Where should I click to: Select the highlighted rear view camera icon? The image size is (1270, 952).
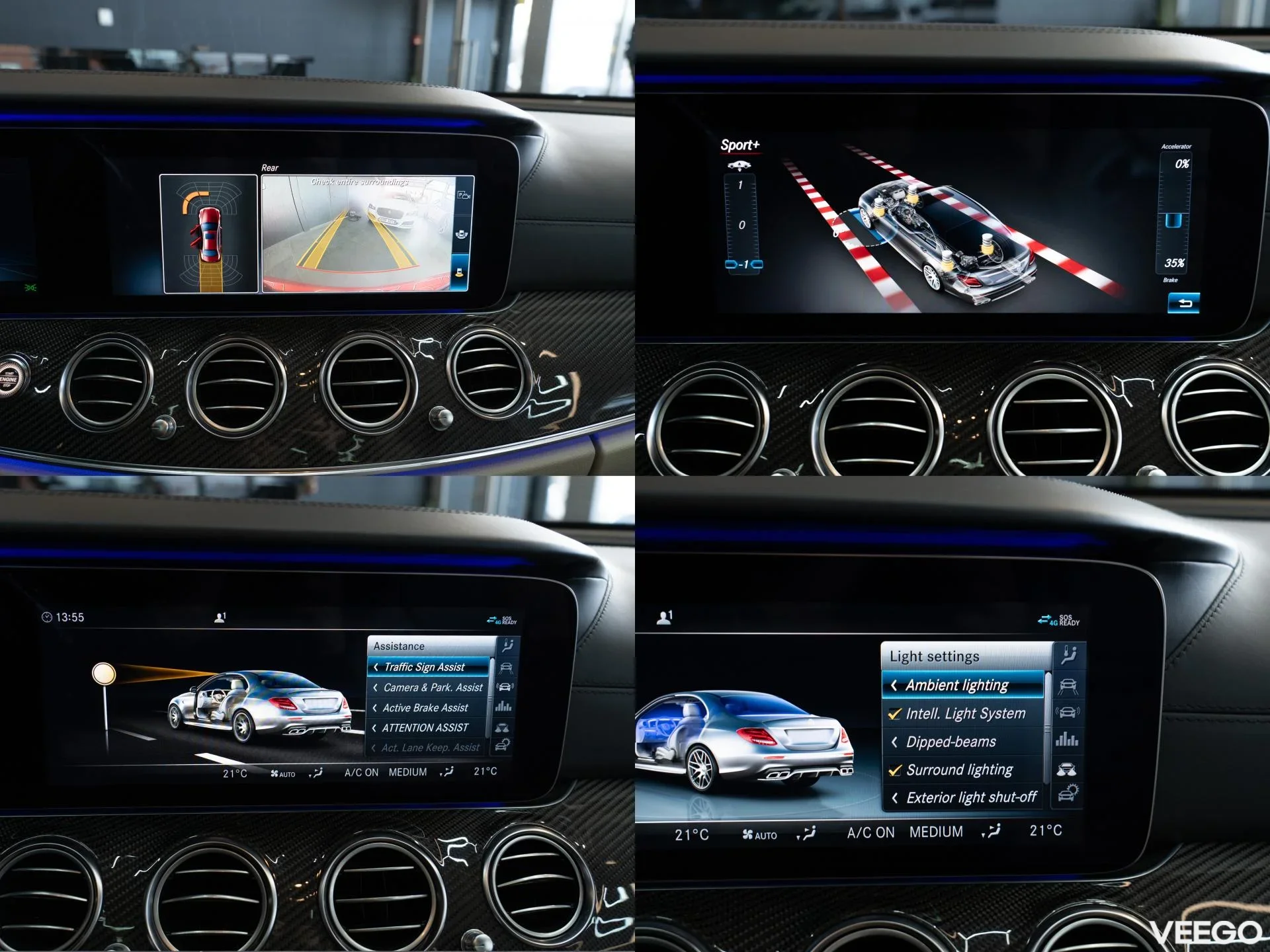pos(460,272)
